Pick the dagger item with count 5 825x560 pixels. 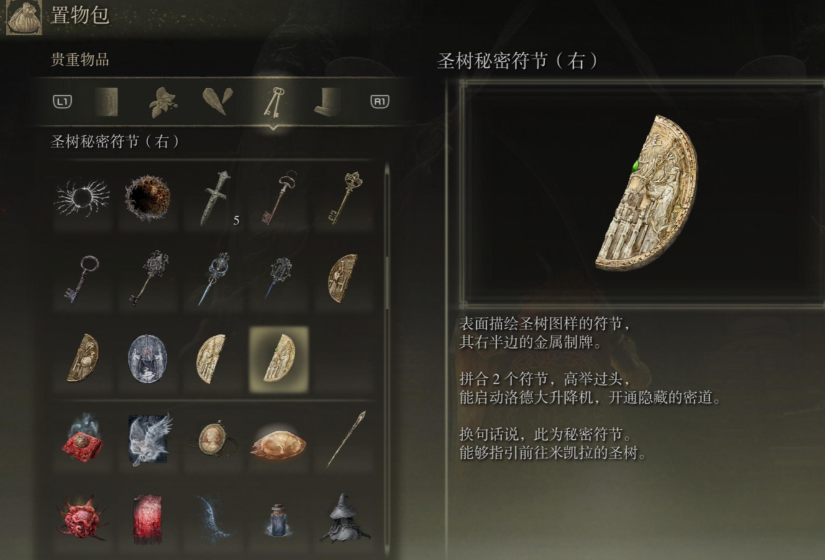[213, 197]
